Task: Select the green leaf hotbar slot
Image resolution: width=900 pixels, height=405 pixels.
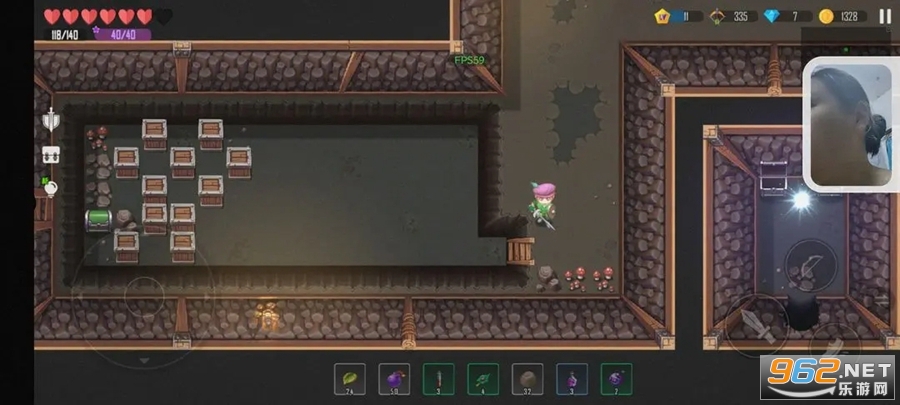Action: point(350,379)
